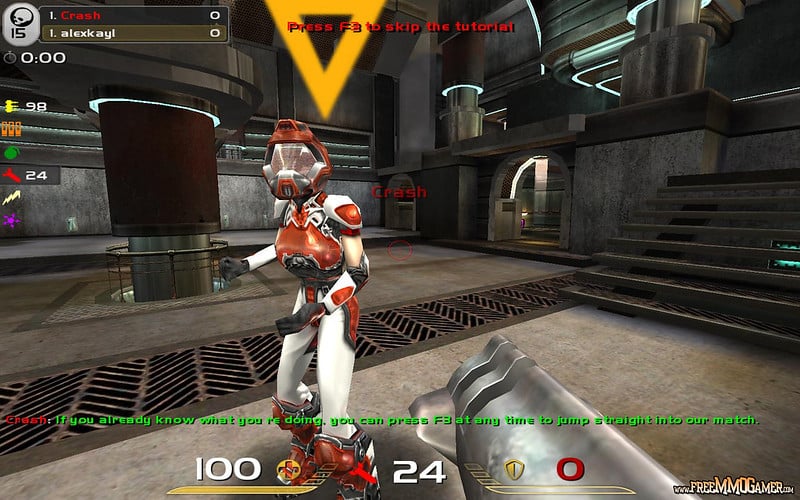
Task: Choose the purple plasma ammo icon
Action: (11, 220)
